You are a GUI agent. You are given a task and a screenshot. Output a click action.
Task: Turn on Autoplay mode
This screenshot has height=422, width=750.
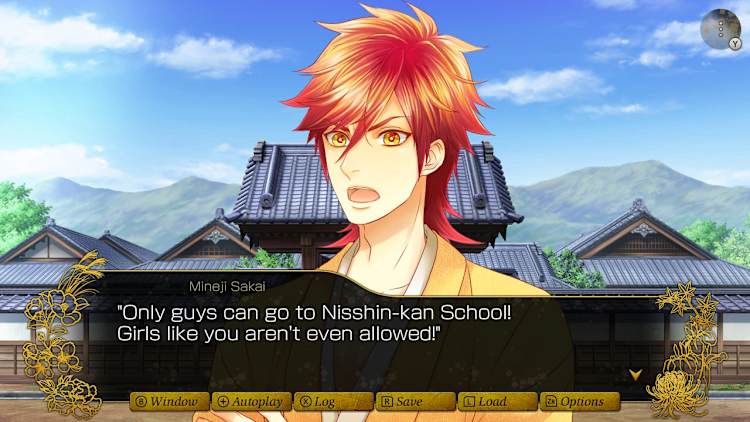251,401
